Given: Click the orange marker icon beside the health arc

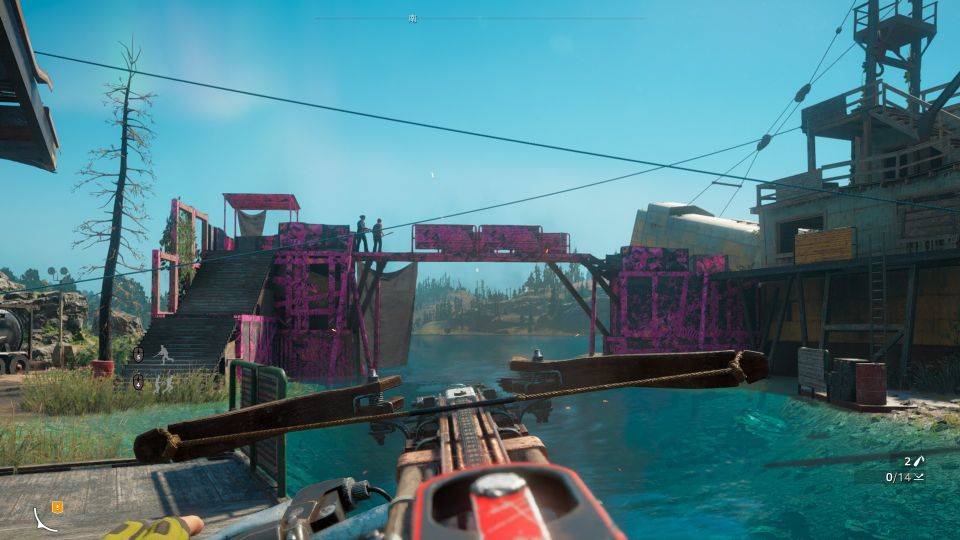Looking at the screenshot, I should [x=57, y=507].
